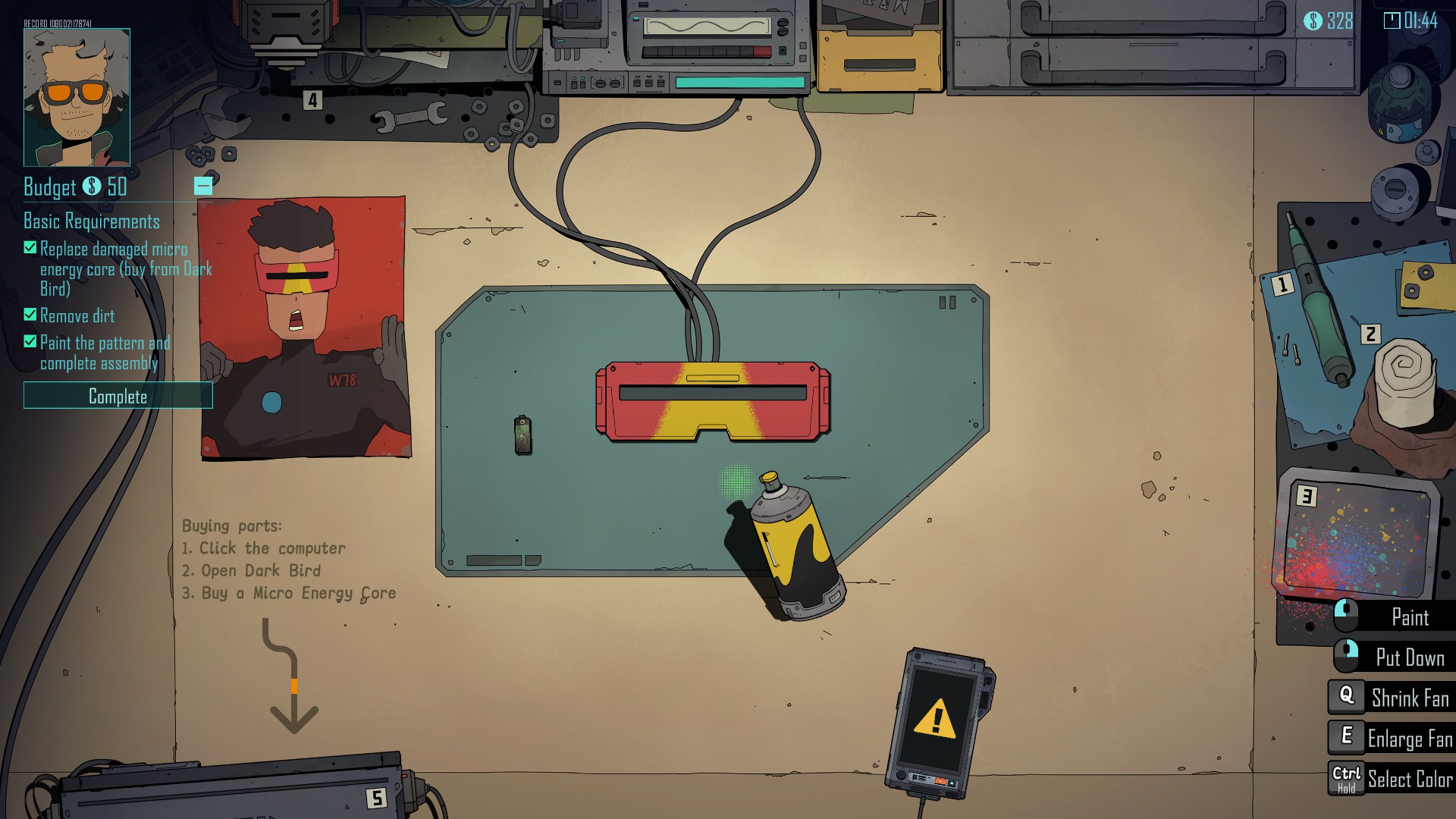Collapse the Budget panel with the minus button
Image resolution: width=1456 pixels, height=819 pixels.
(202, 185)
